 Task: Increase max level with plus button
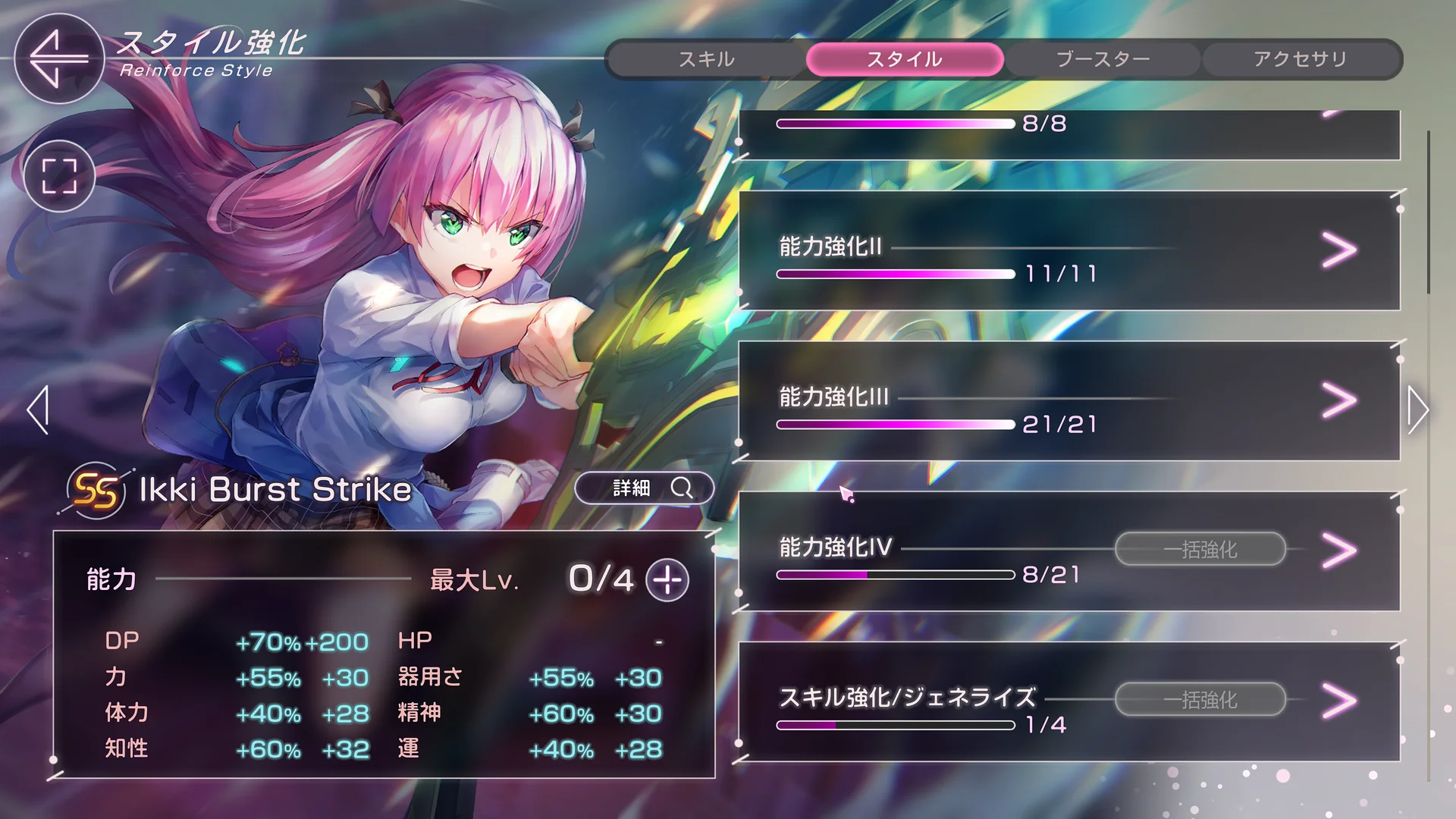[x=667, y=580]
